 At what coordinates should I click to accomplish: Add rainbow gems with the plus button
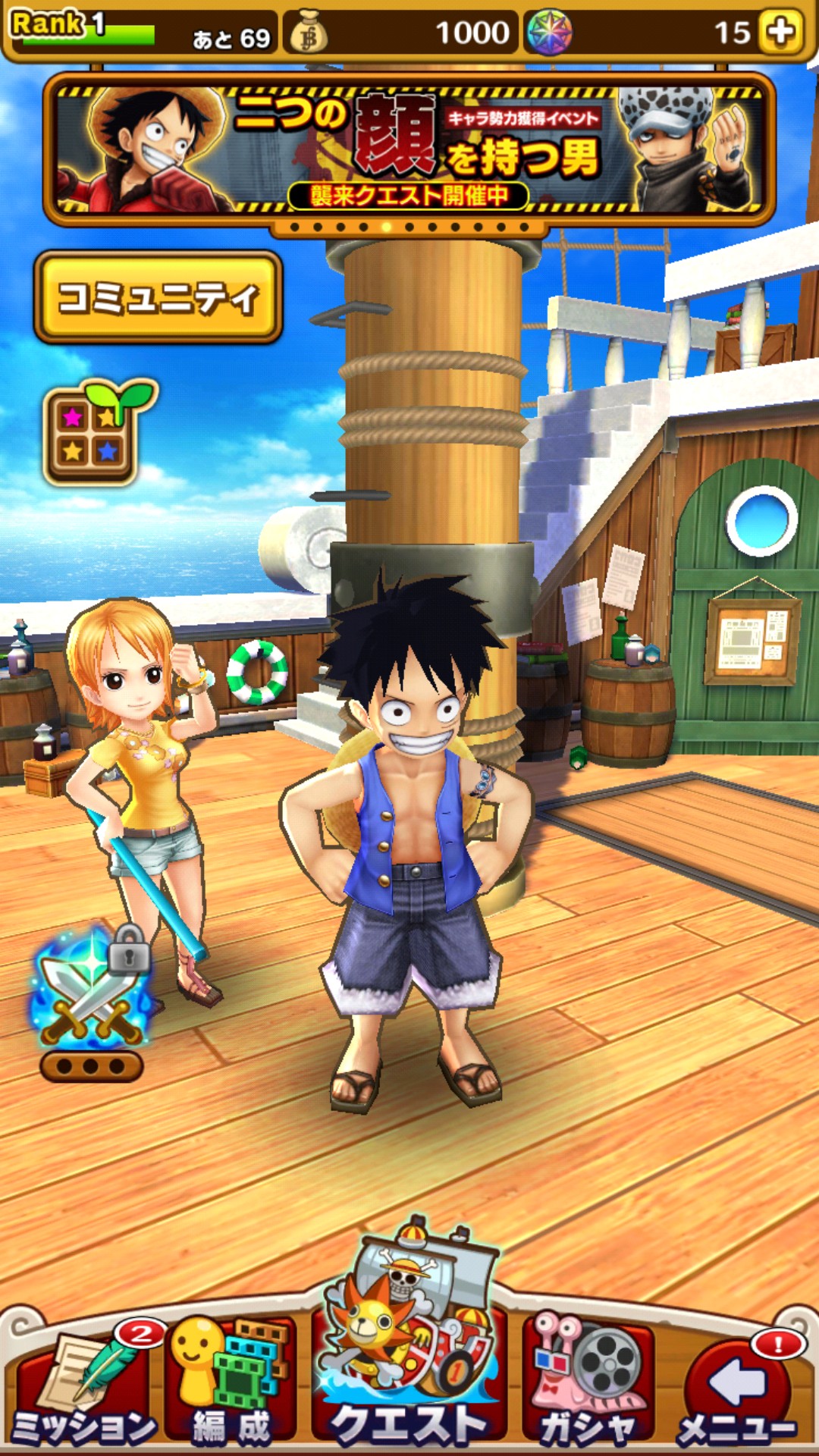(x=781, y=32)
